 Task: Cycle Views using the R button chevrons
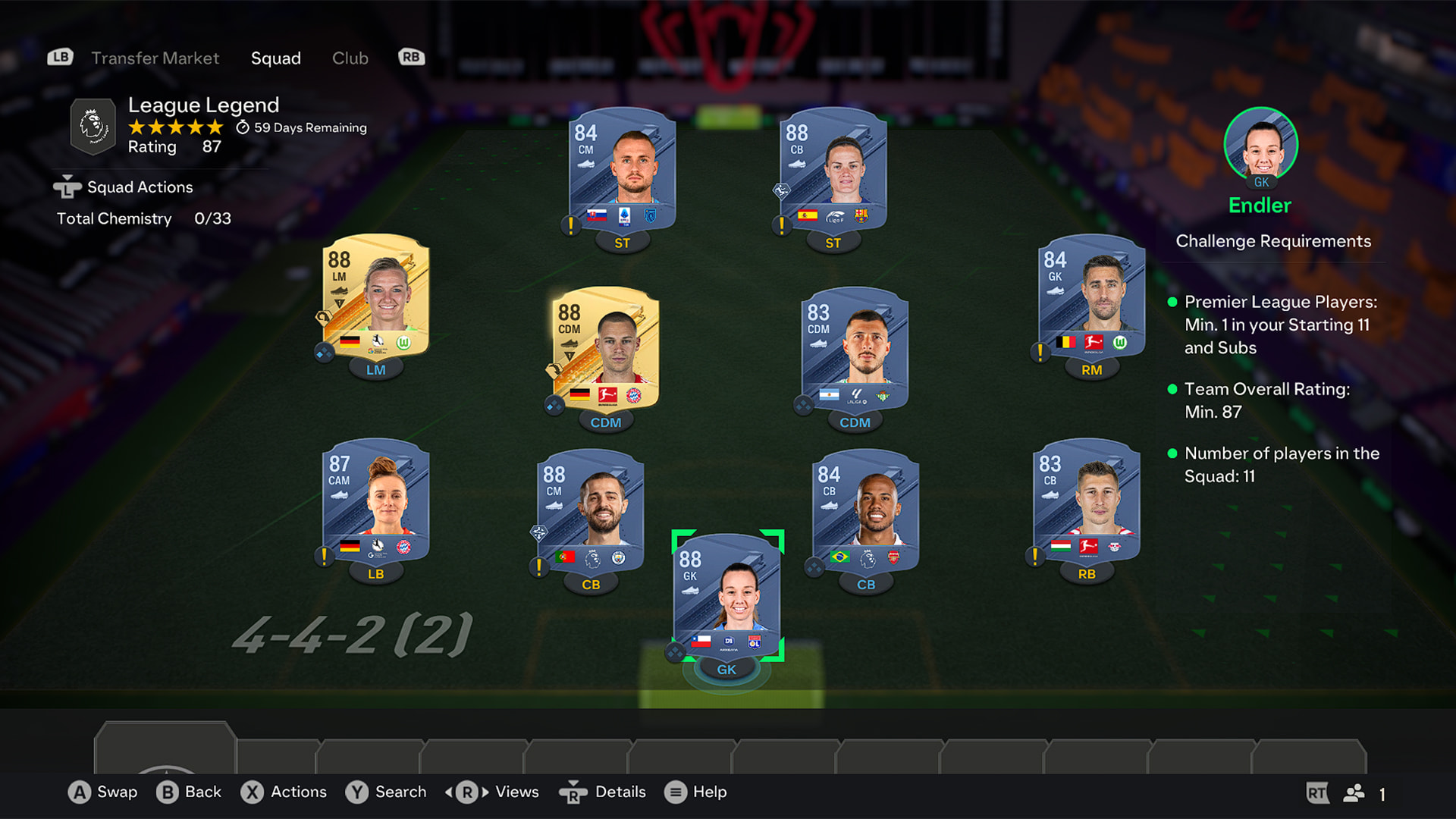466,792
